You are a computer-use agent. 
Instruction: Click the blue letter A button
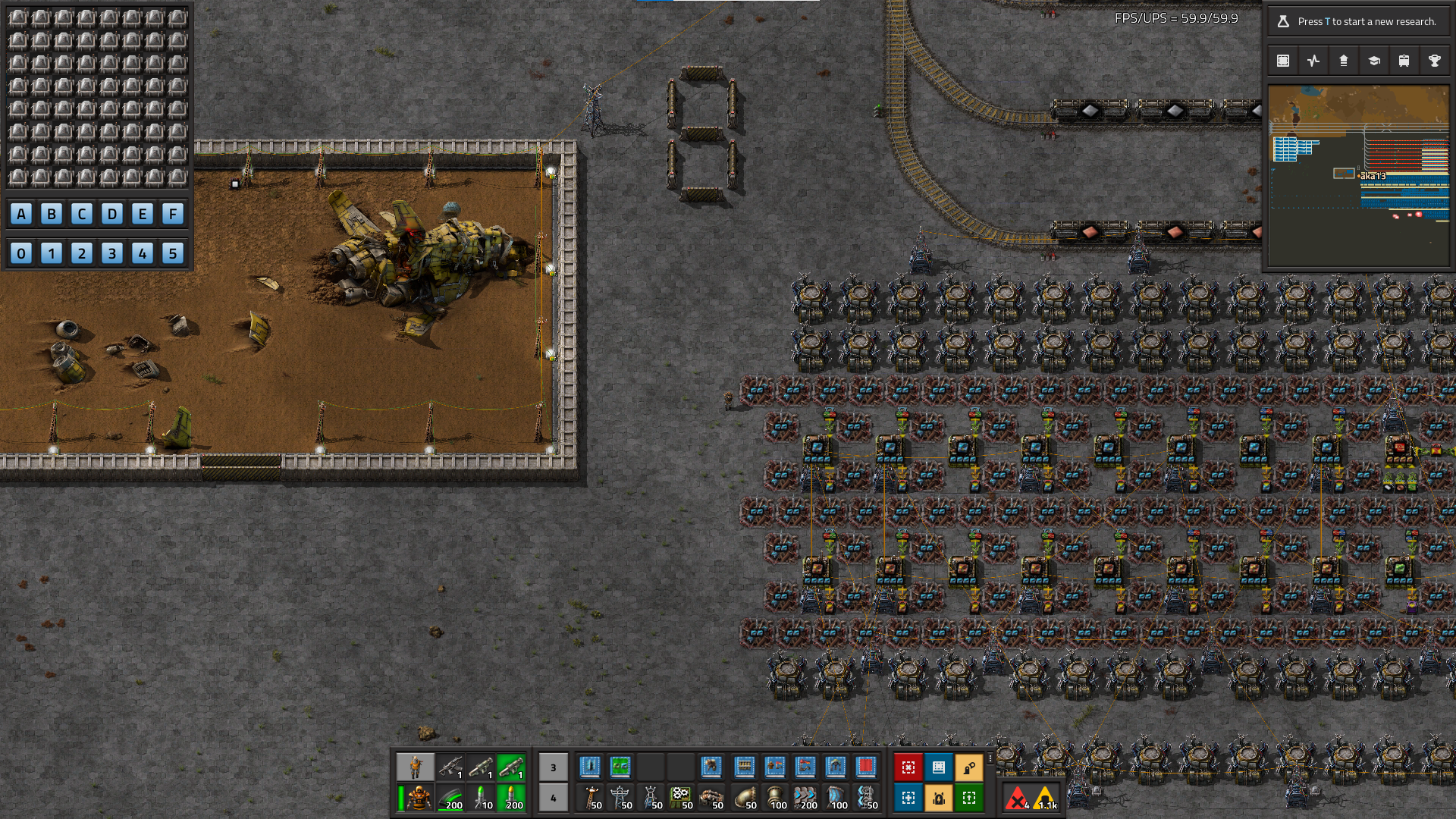21,214
